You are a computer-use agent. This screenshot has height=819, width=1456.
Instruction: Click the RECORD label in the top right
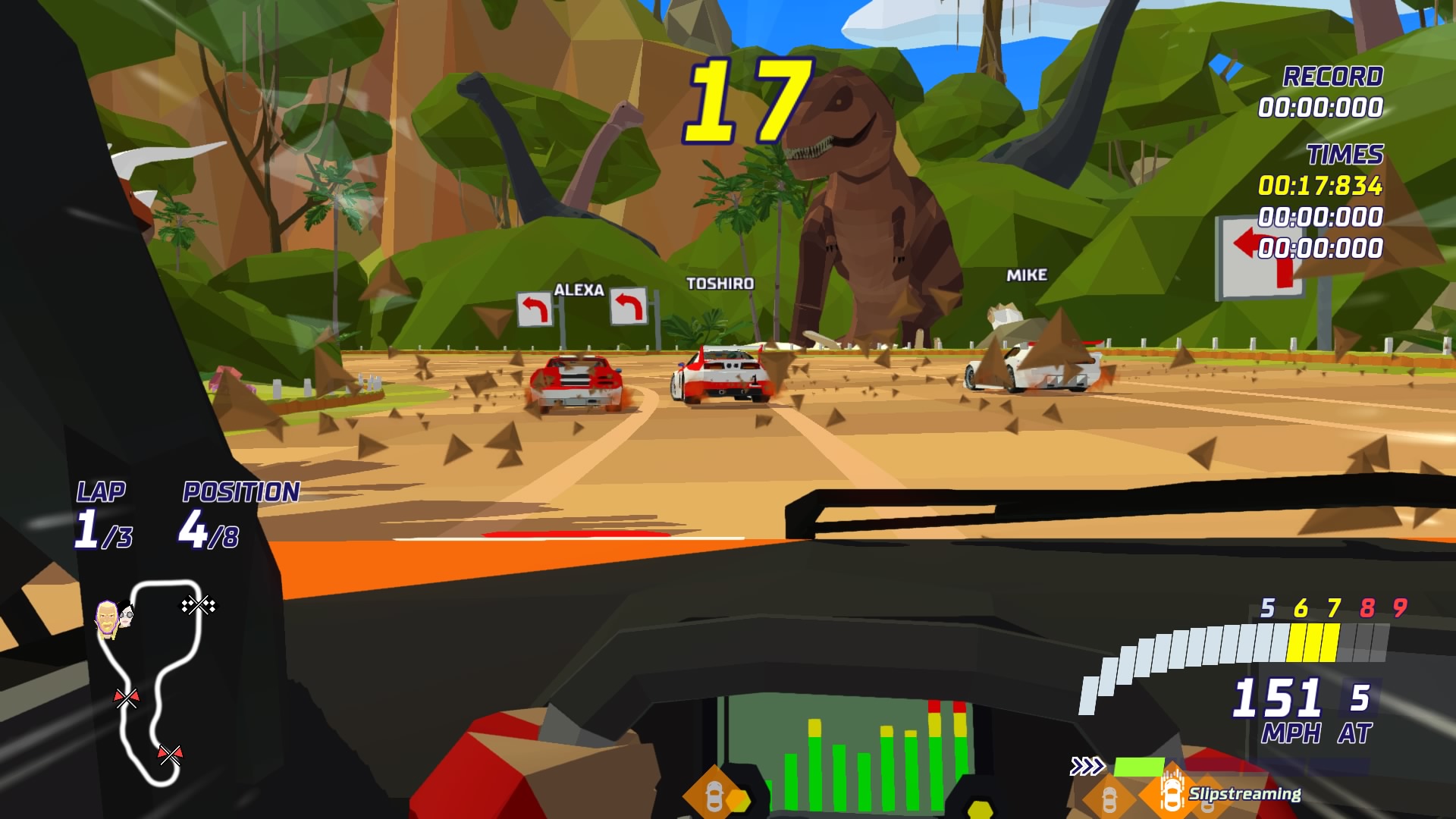tap(1332, 76)
